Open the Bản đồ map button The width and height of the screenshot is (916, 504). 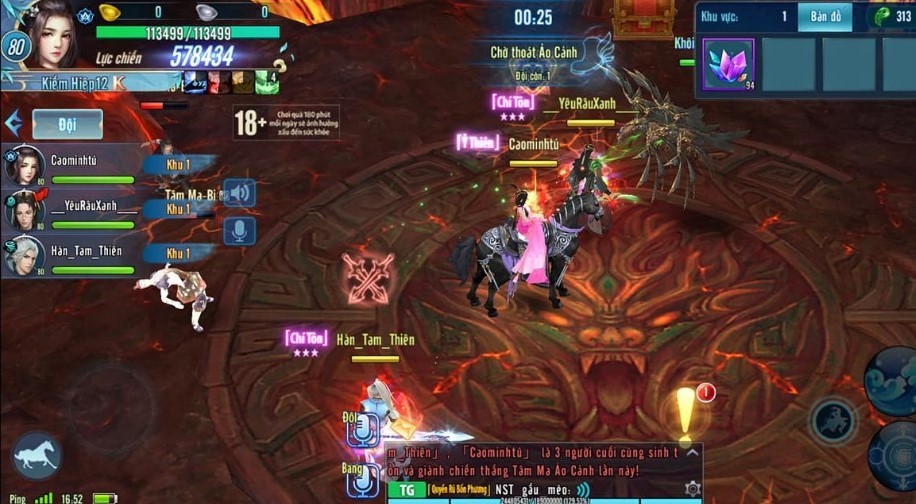(825, 17)
